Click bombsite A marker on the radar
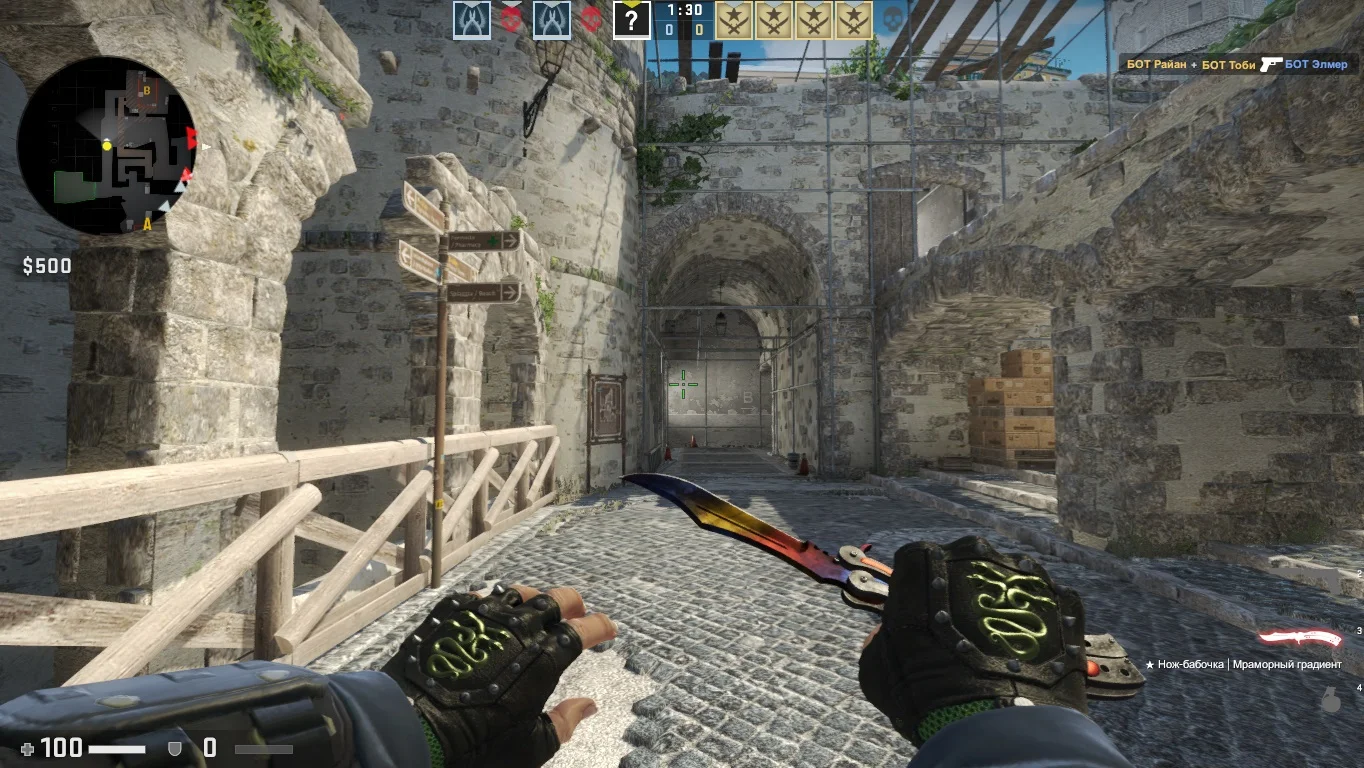Image resolution: width=1364 pixels, height=768 pixels. pos(147,223)
